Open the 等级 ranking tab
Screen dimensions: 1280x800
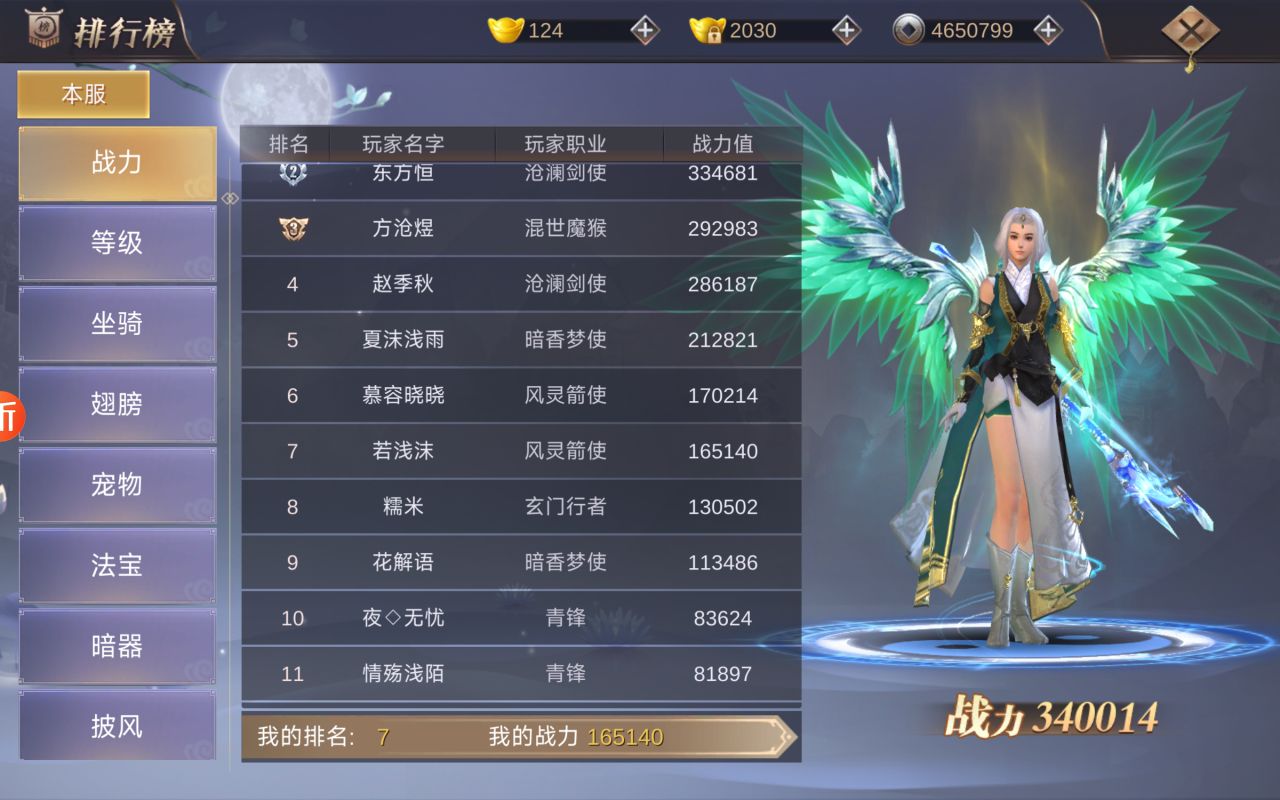pos(117,243)
